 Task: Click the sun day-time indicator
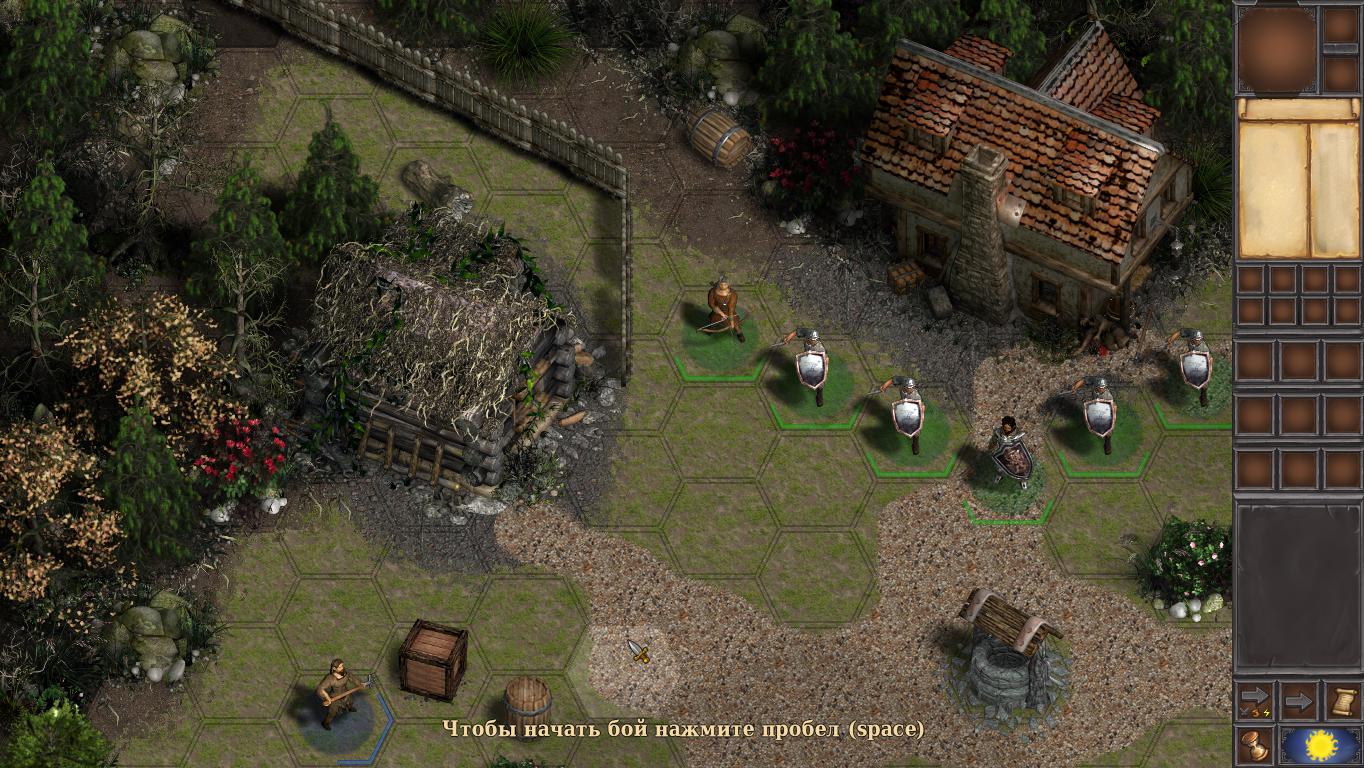[1320, 745]
